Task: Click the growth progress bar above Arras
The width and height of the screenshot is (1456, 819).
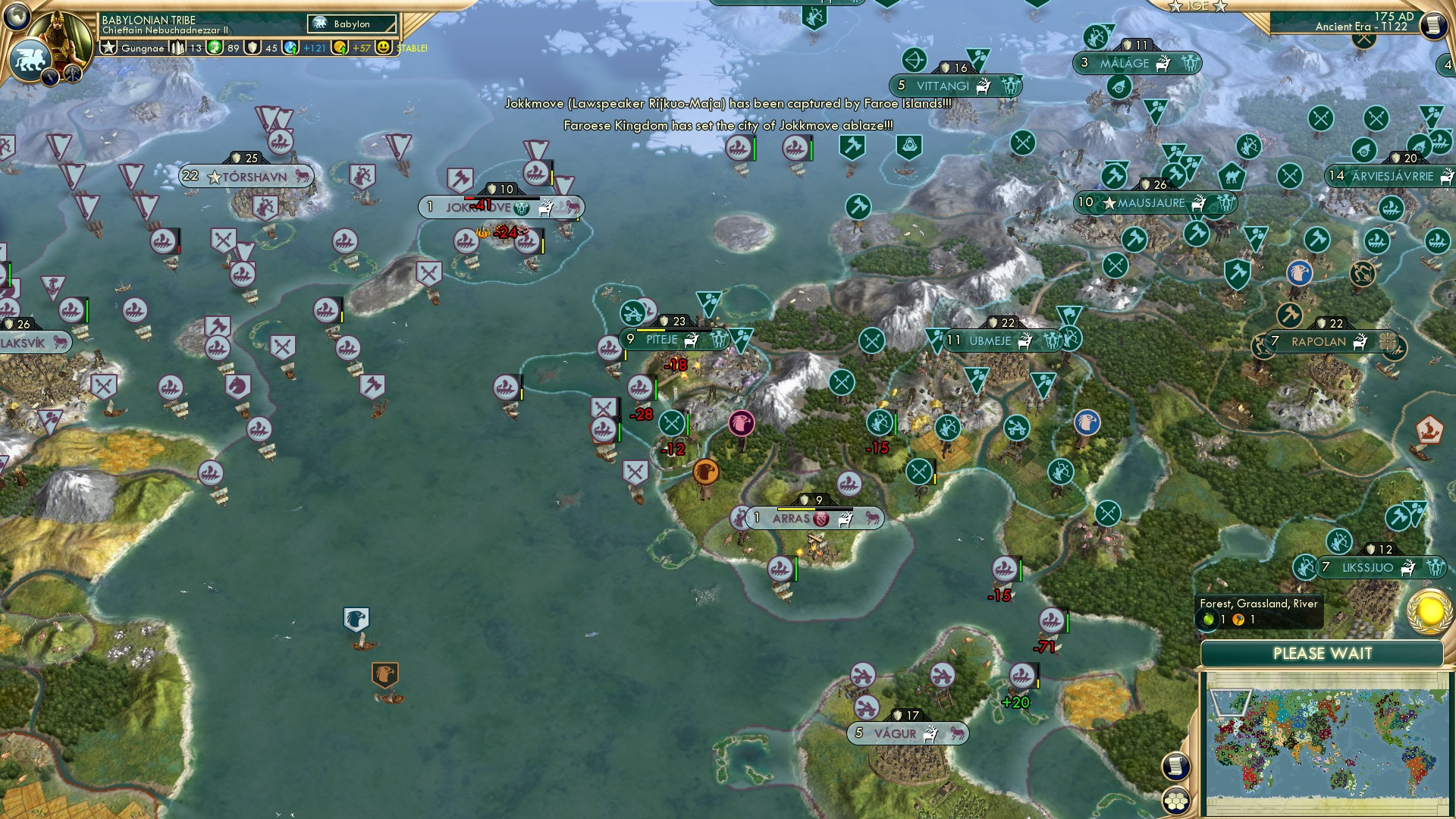Action: 814,510
